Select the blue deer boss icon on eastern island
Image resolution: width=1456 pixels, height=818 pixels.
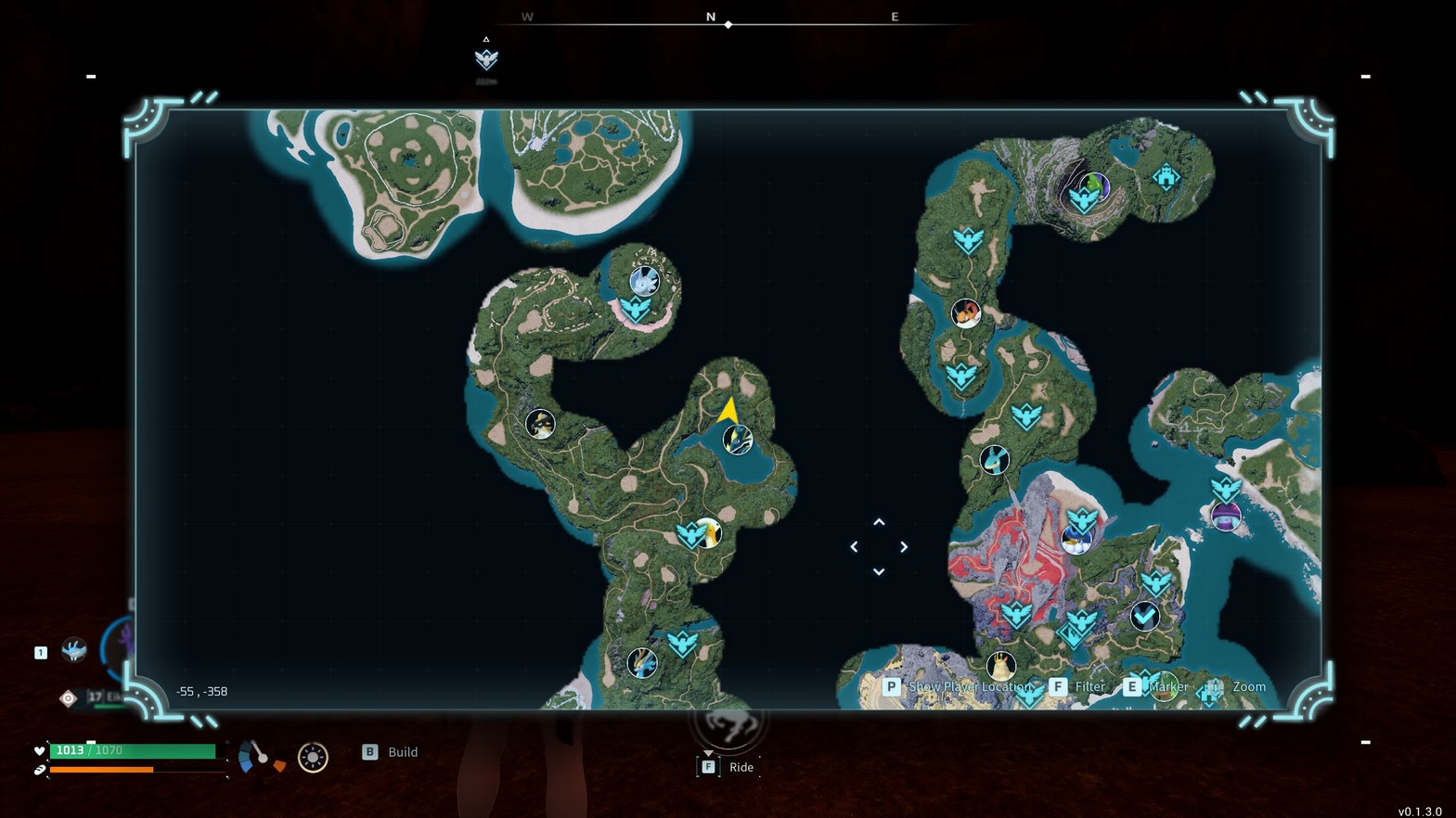pyautogui.click(x=994, y=459)
